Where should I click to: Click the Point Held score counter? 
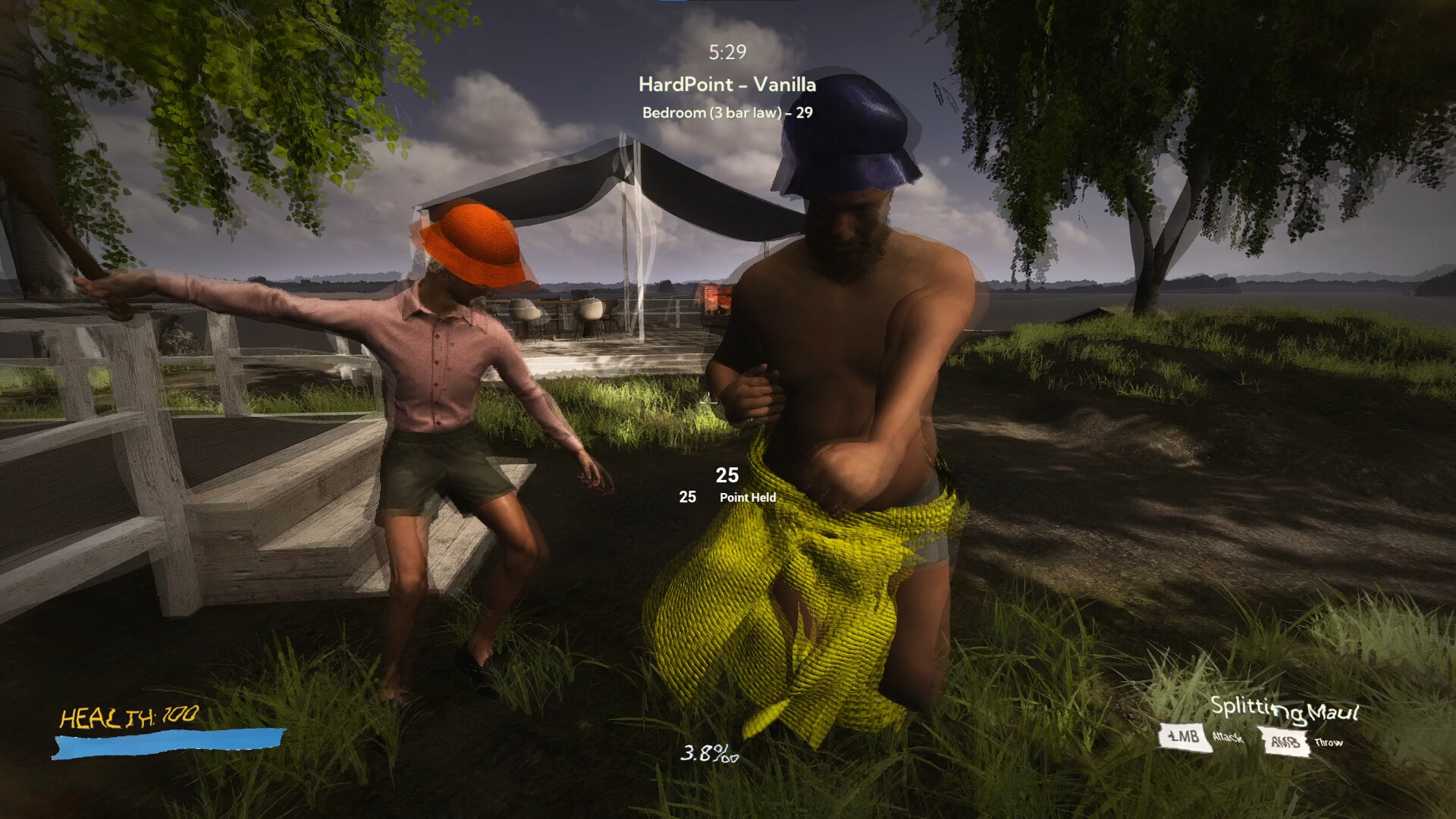coord(747,498)
